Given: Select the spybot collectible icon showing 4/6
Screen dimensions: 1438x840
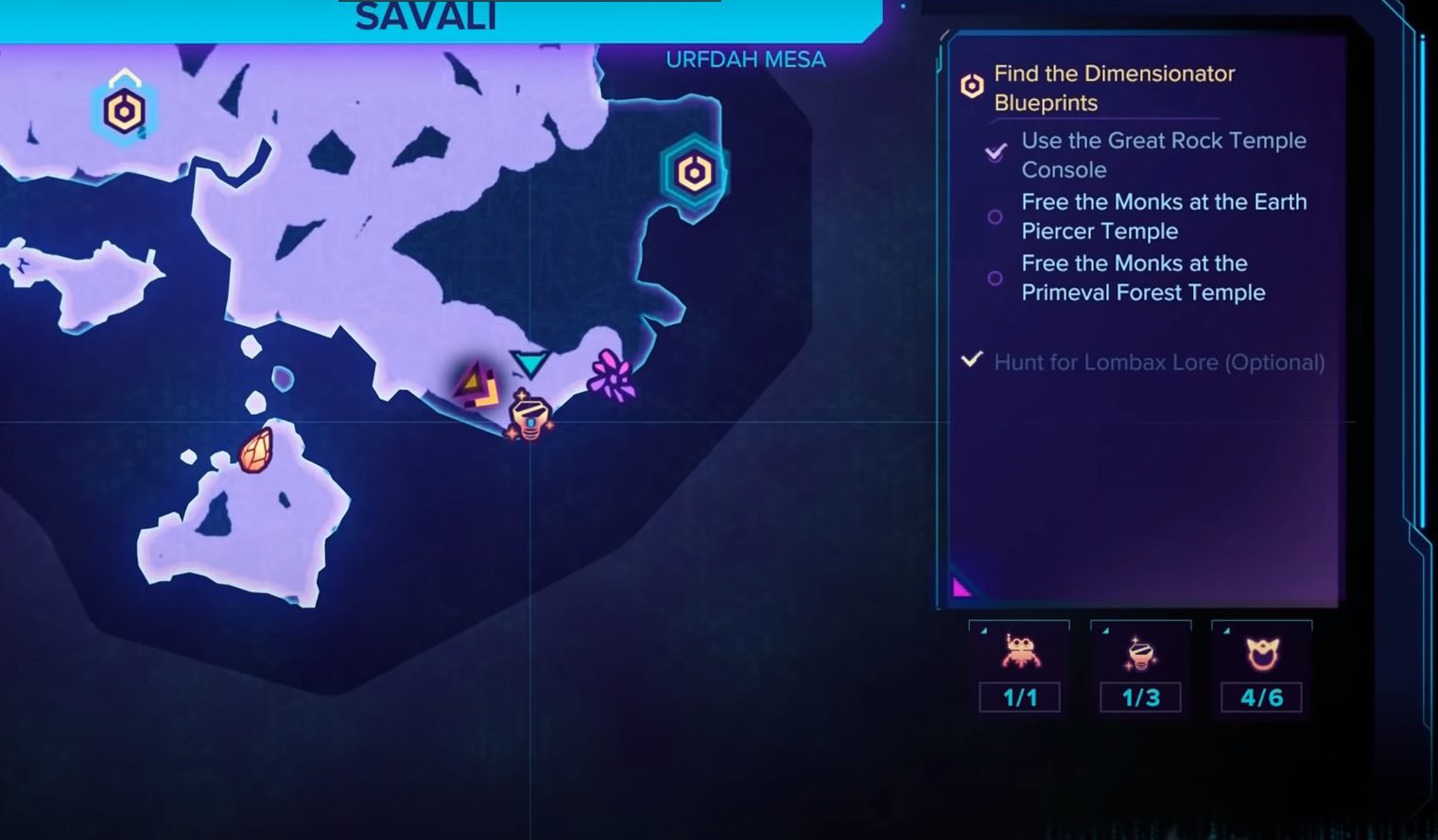Looking at the screenshot, I should [x=1263, y=654].
